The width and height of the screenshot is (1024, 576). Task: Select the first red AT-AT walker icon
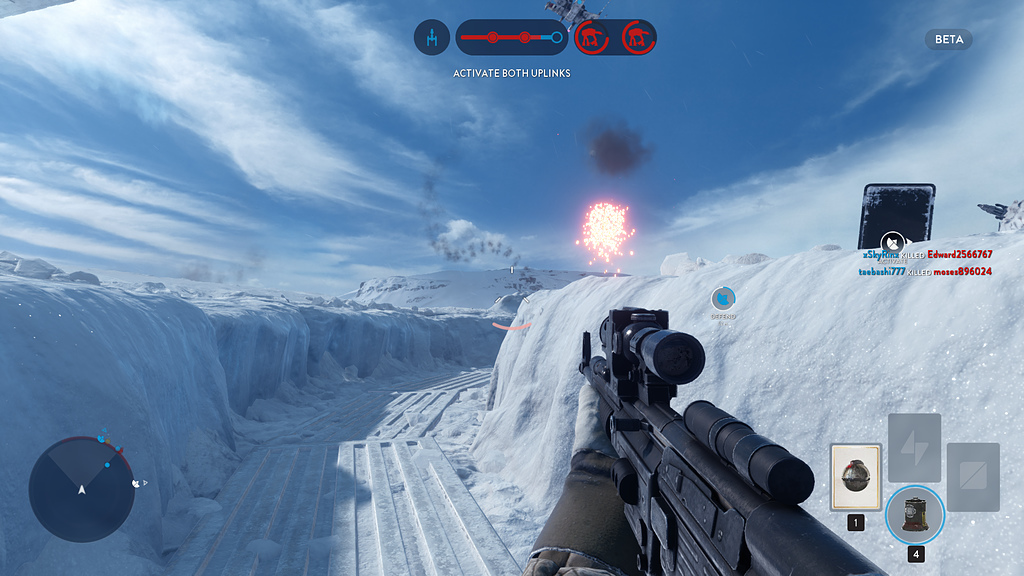[593, 38]
